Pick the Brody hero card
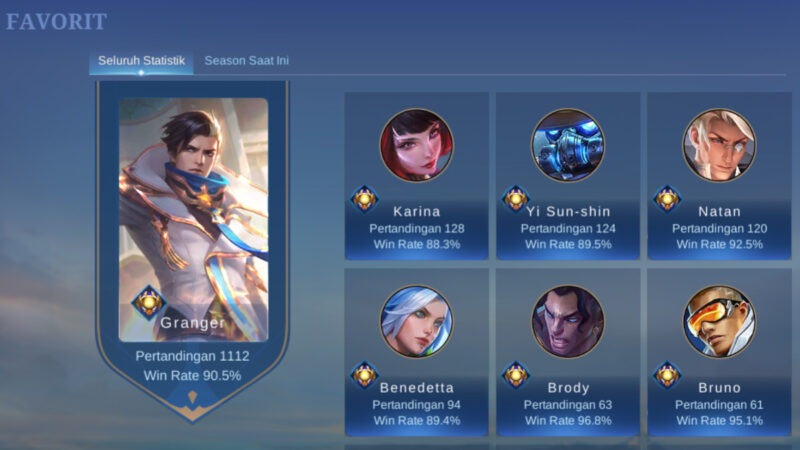800x450 pixels. pyautogui.click(x=568, y=350)
